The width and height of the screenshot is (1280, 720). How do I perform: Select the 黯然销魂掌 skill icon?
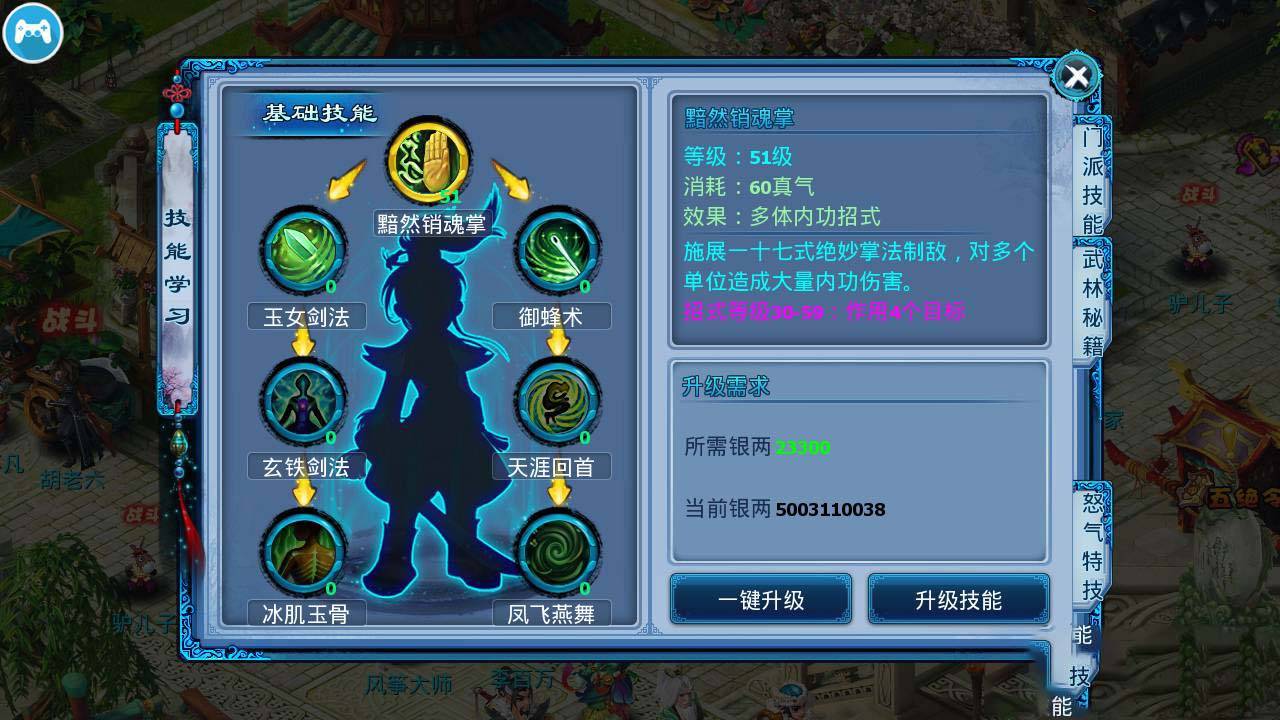click(430, 158)
